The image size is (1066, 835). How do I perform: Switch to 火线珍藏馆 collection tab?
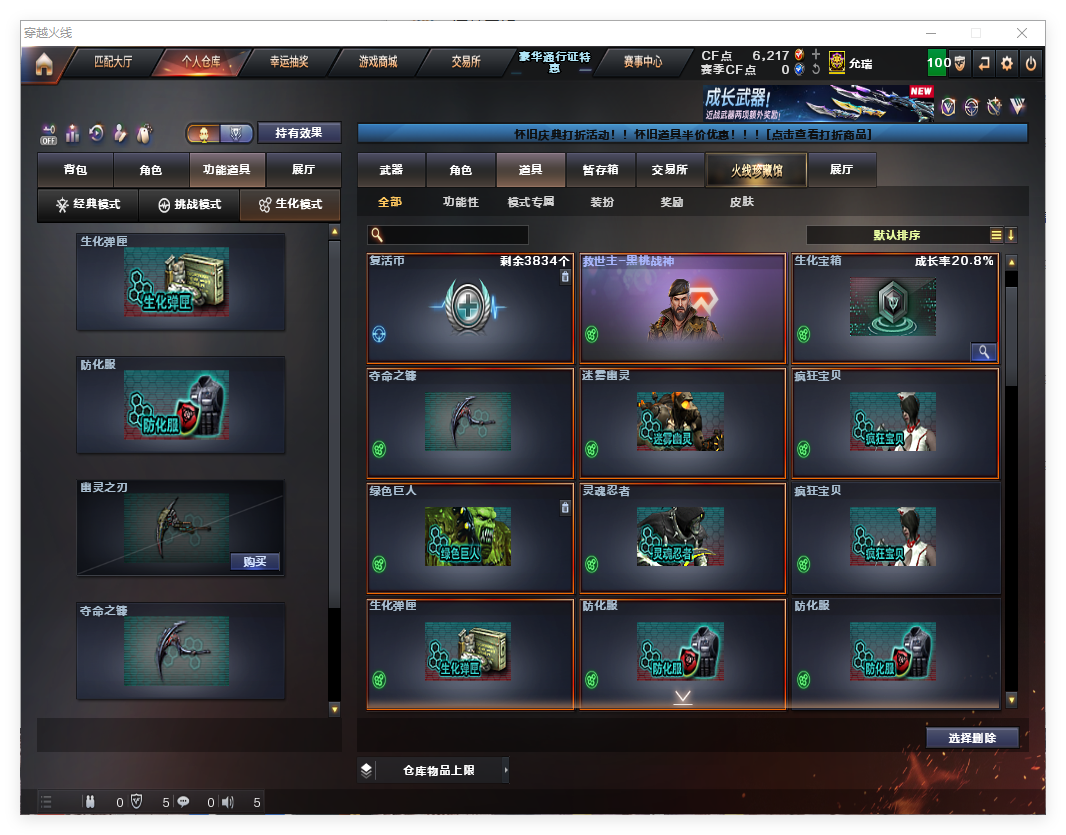(756, 170)
